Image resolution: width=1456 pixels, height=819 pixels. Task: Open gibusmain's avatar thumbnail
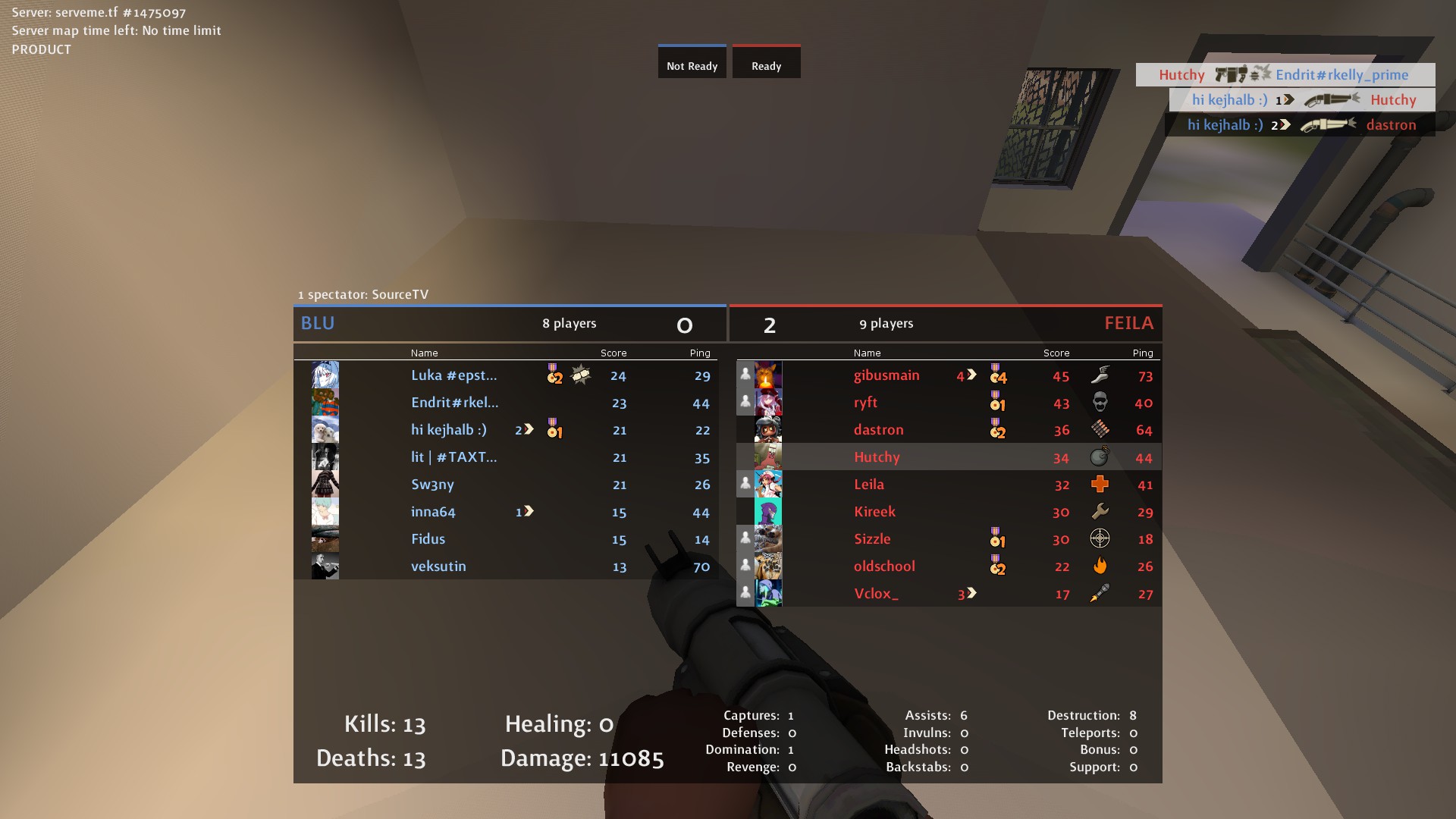[767, 375]
